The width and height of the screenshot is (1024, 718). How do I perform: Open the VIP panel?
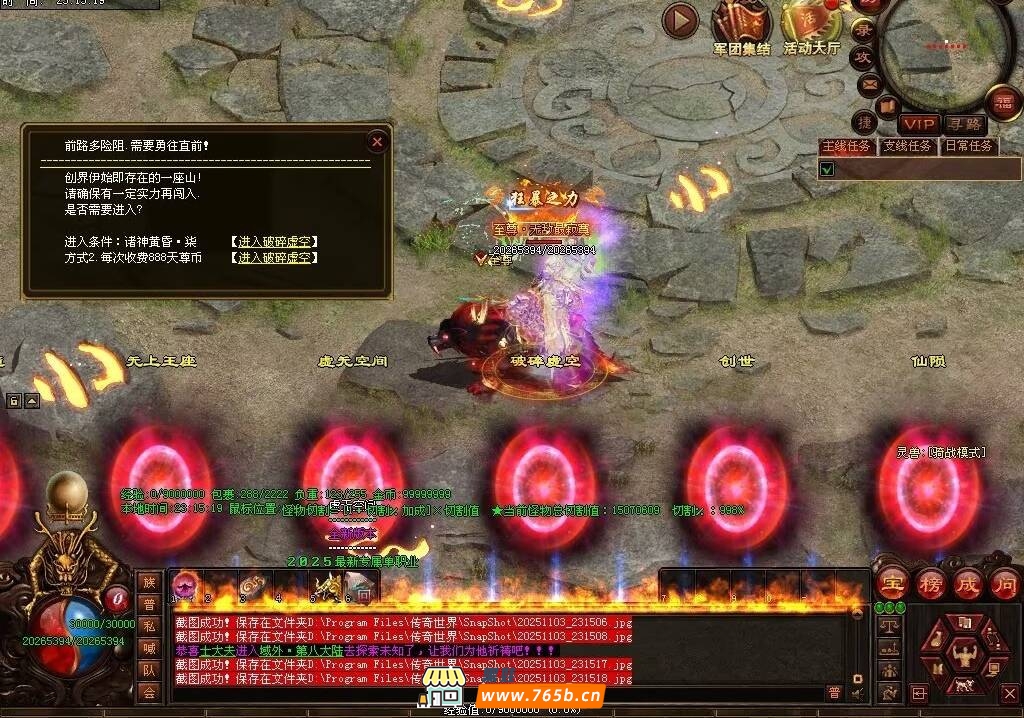pyautogui.click(x=918, y=124)
